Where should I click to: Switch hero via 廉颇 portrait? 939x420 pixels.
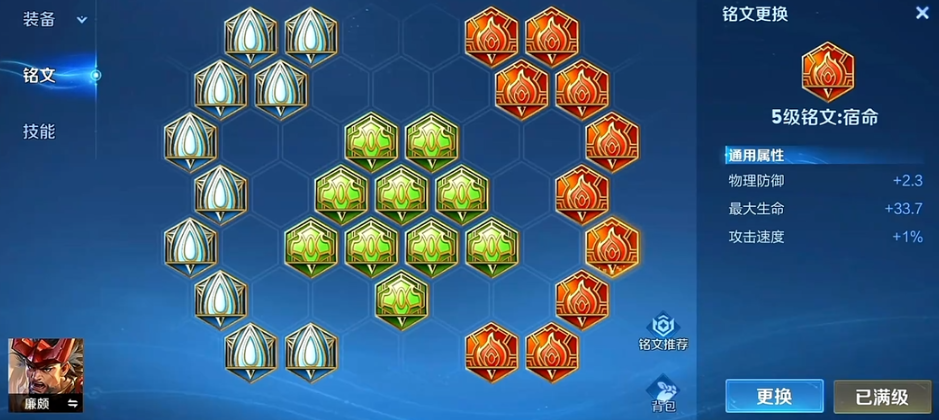[x=46, y=375]
